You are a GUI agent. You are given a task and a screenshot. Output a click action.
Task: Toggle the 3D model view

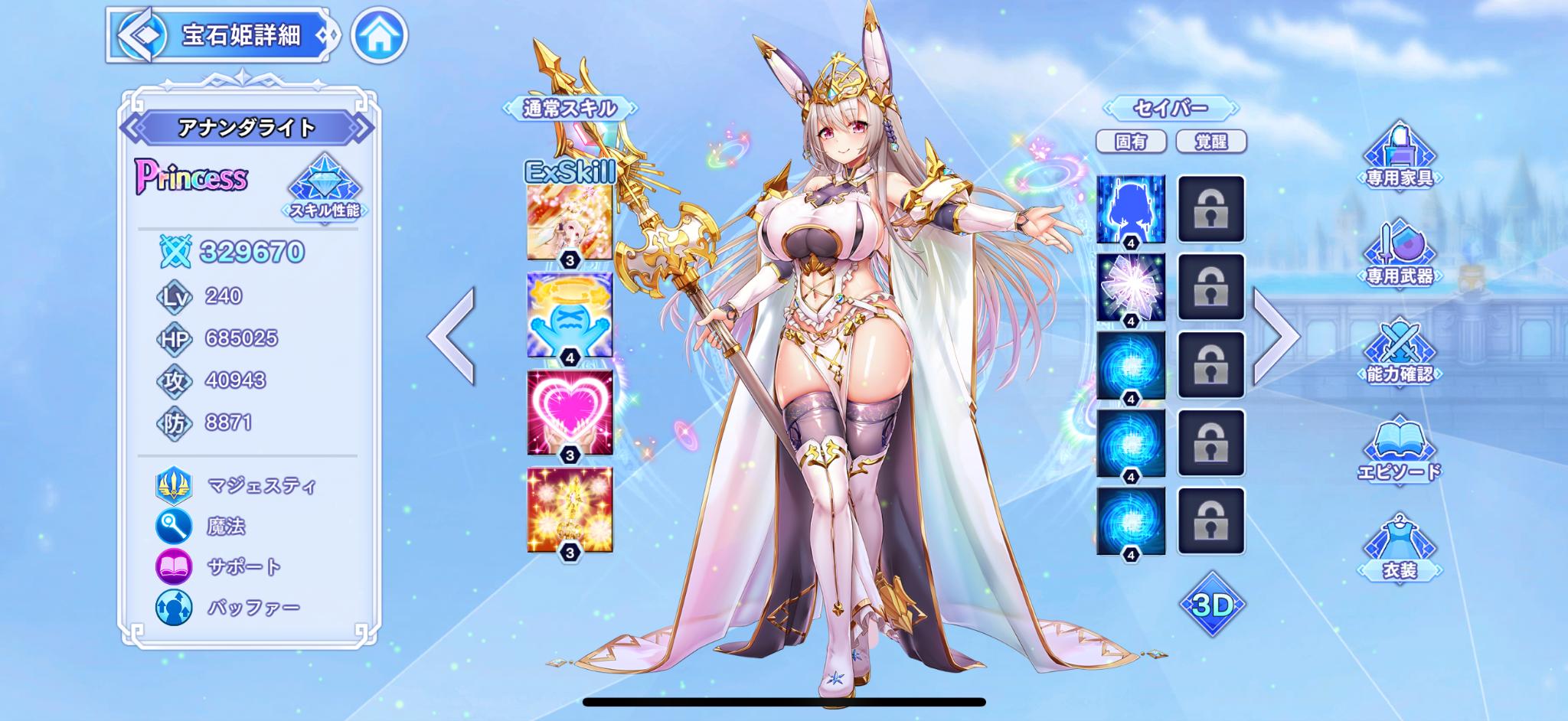[1212, 605]
